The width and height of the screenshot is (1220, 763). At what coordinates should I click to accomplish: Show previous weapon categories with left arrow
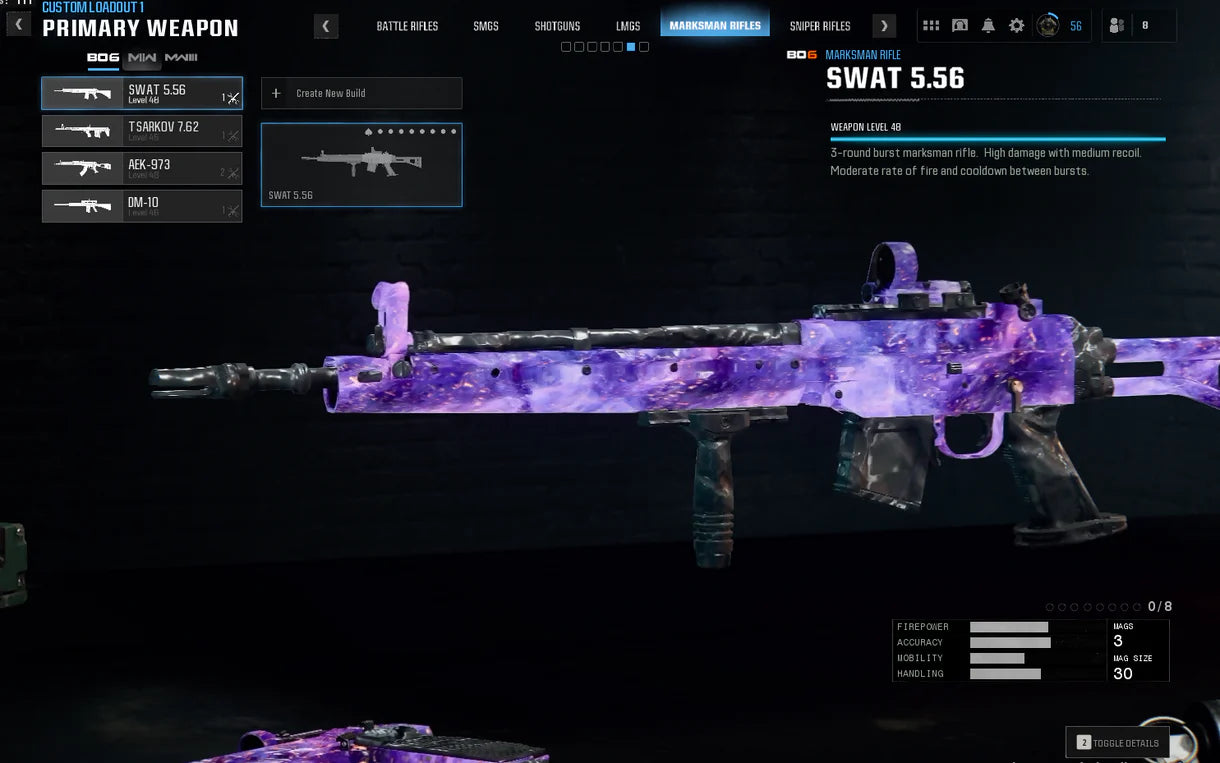pyautogui.click(x=325, y=26)
